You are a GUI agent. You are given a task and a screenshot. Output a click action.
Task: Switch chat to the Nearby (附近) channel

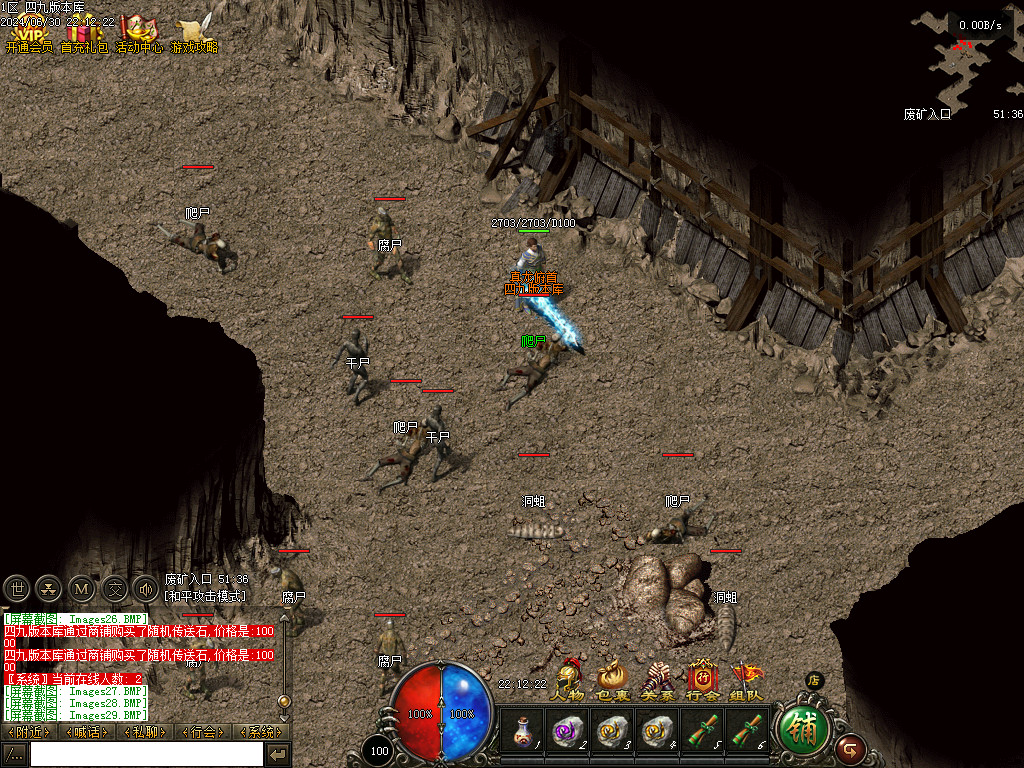28,732
